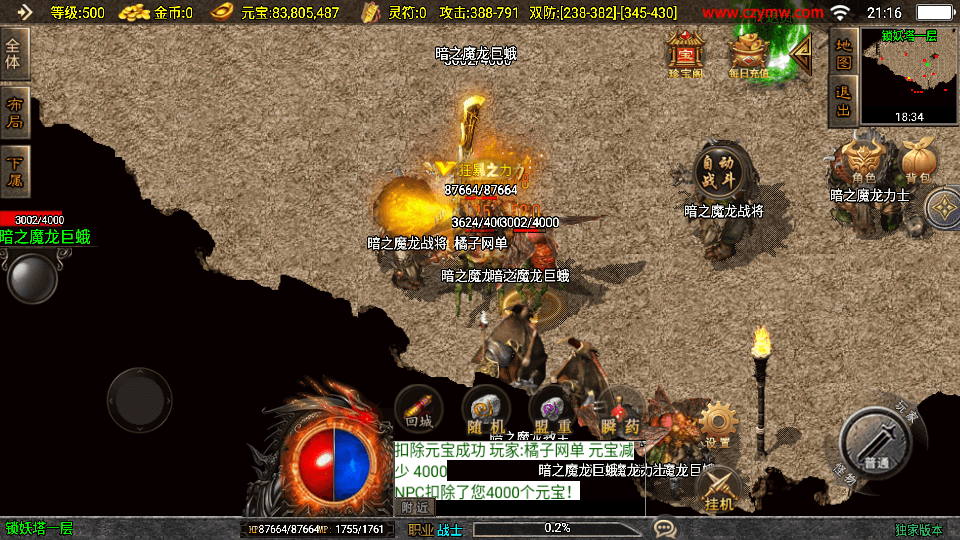
Task: Activate 挂机 auto-hunt crossed swords
Action: click(719, 489)
